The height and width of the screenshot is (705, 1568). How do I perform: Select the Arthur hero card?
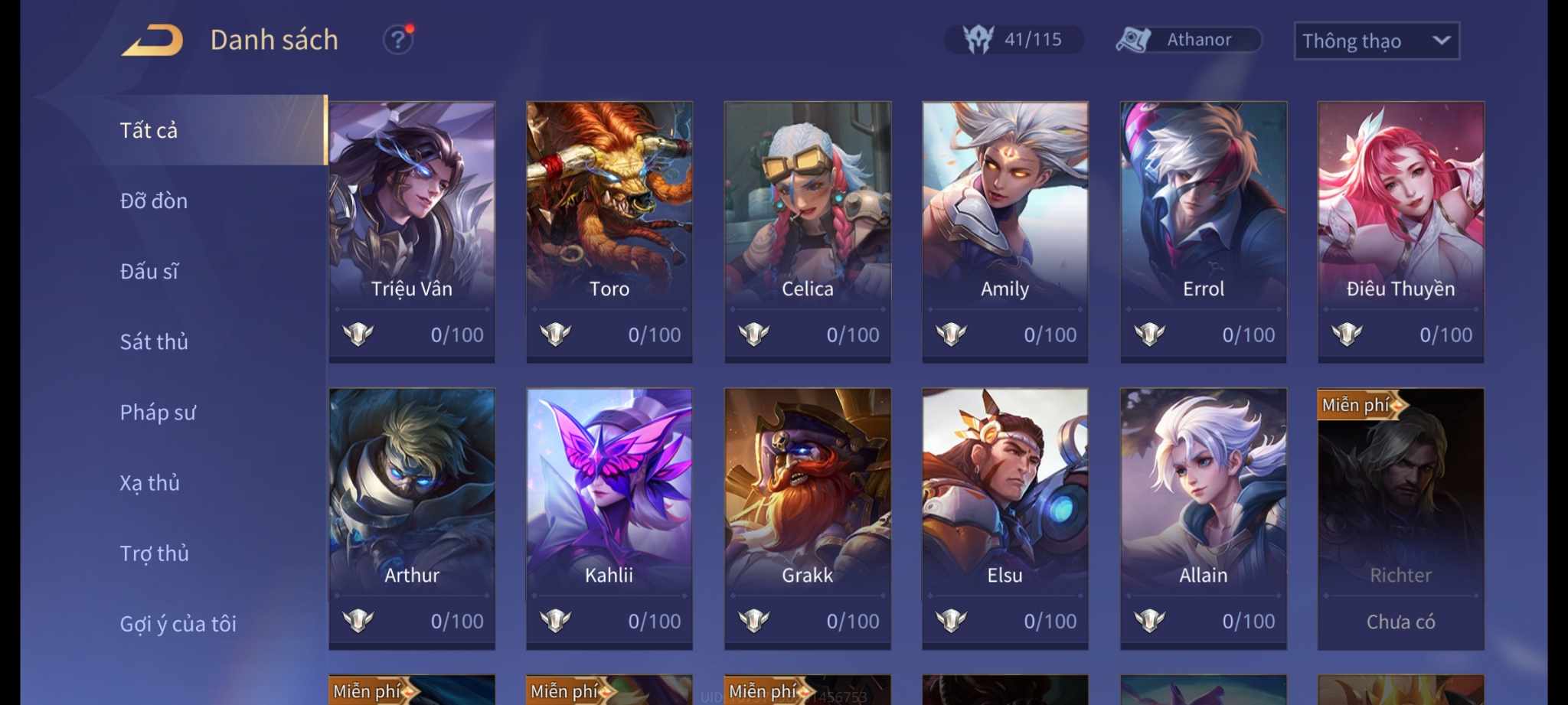click(412, 518)
